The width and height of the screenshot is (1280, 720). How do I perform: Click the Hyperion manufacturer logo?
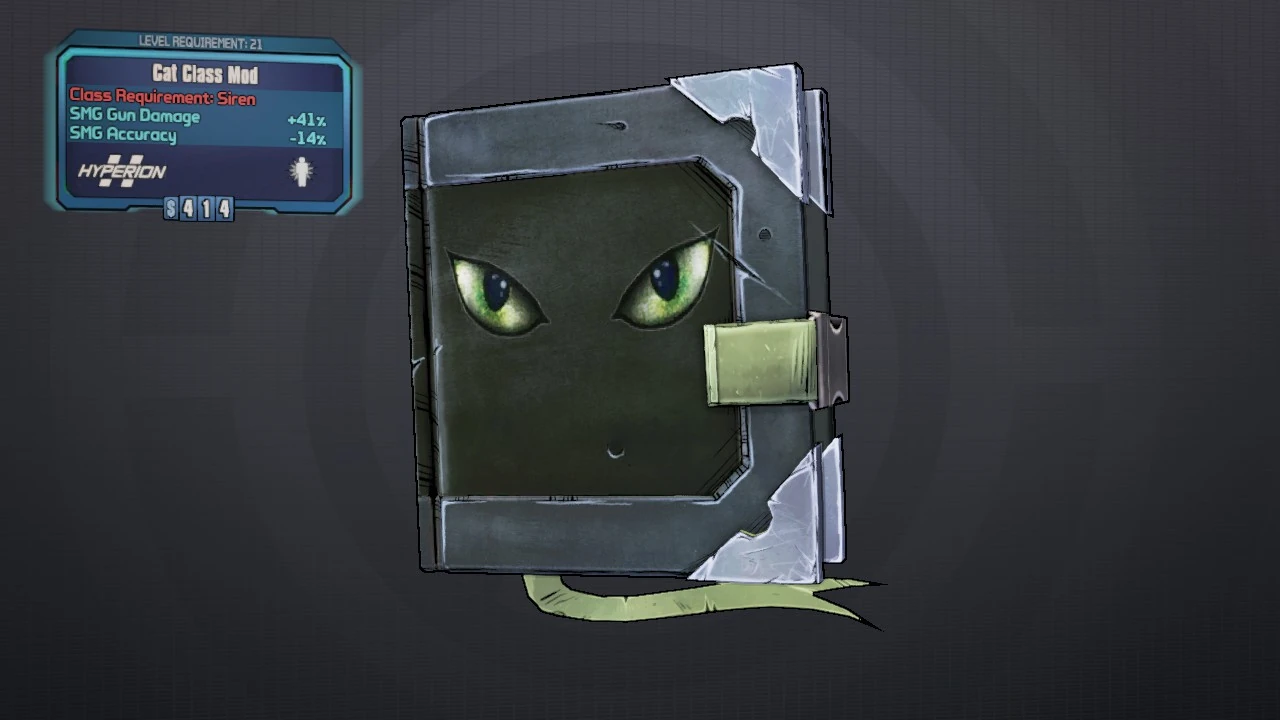120,172
